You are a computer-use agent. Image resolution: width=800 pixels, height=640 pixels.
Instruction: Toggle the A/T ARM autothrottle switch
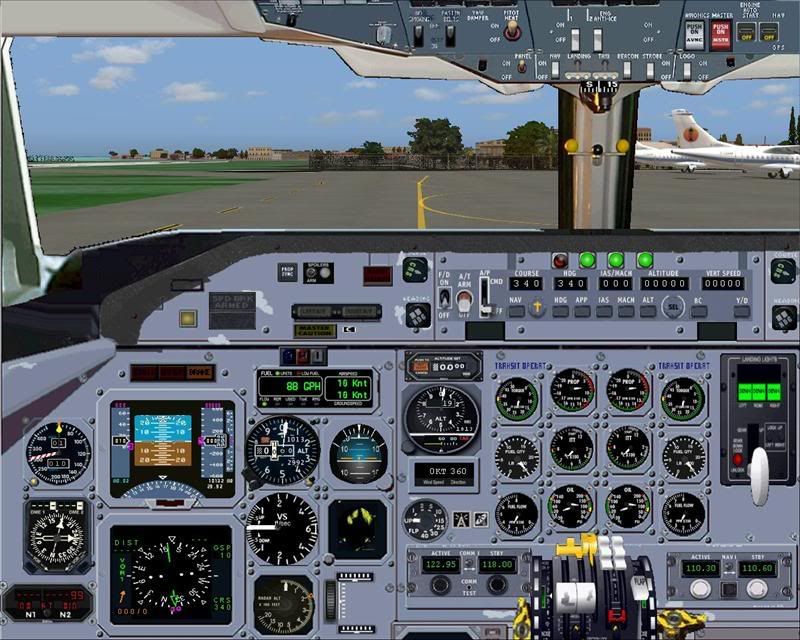point(464,299)
